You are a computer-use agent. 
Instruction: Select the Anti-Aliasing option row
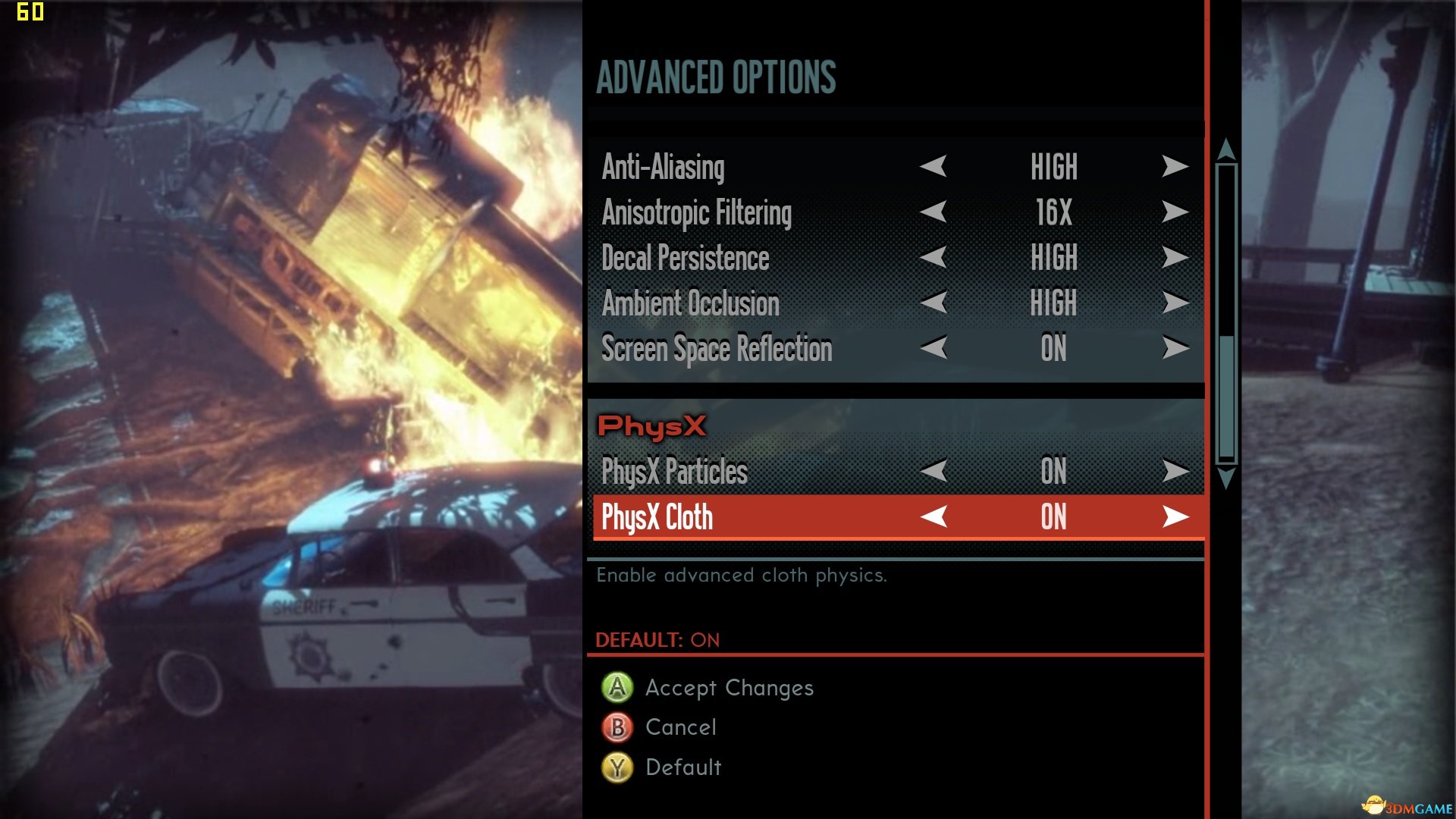[x=663, y=168]
